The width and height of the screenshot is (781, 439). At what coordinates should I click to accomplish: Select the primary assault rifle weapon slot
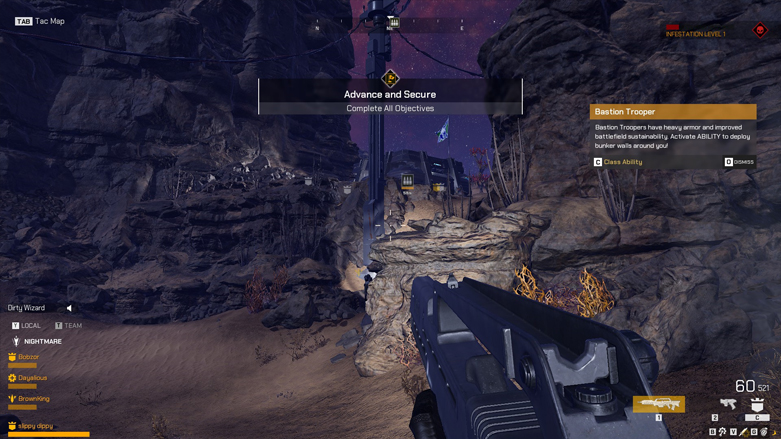tap(658, 404)
